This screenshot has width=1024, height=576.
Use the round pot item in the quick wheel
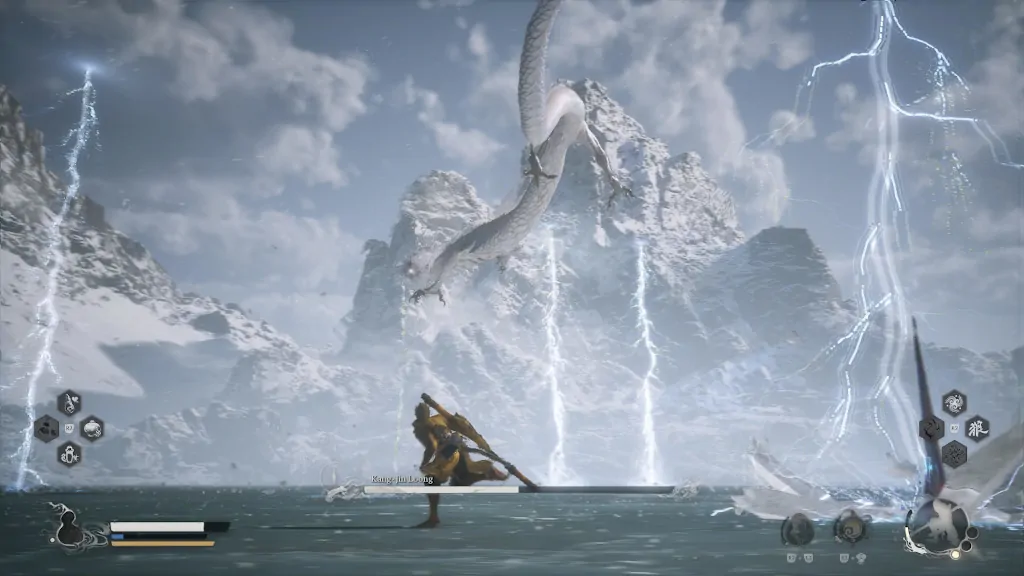click(92, 429)
